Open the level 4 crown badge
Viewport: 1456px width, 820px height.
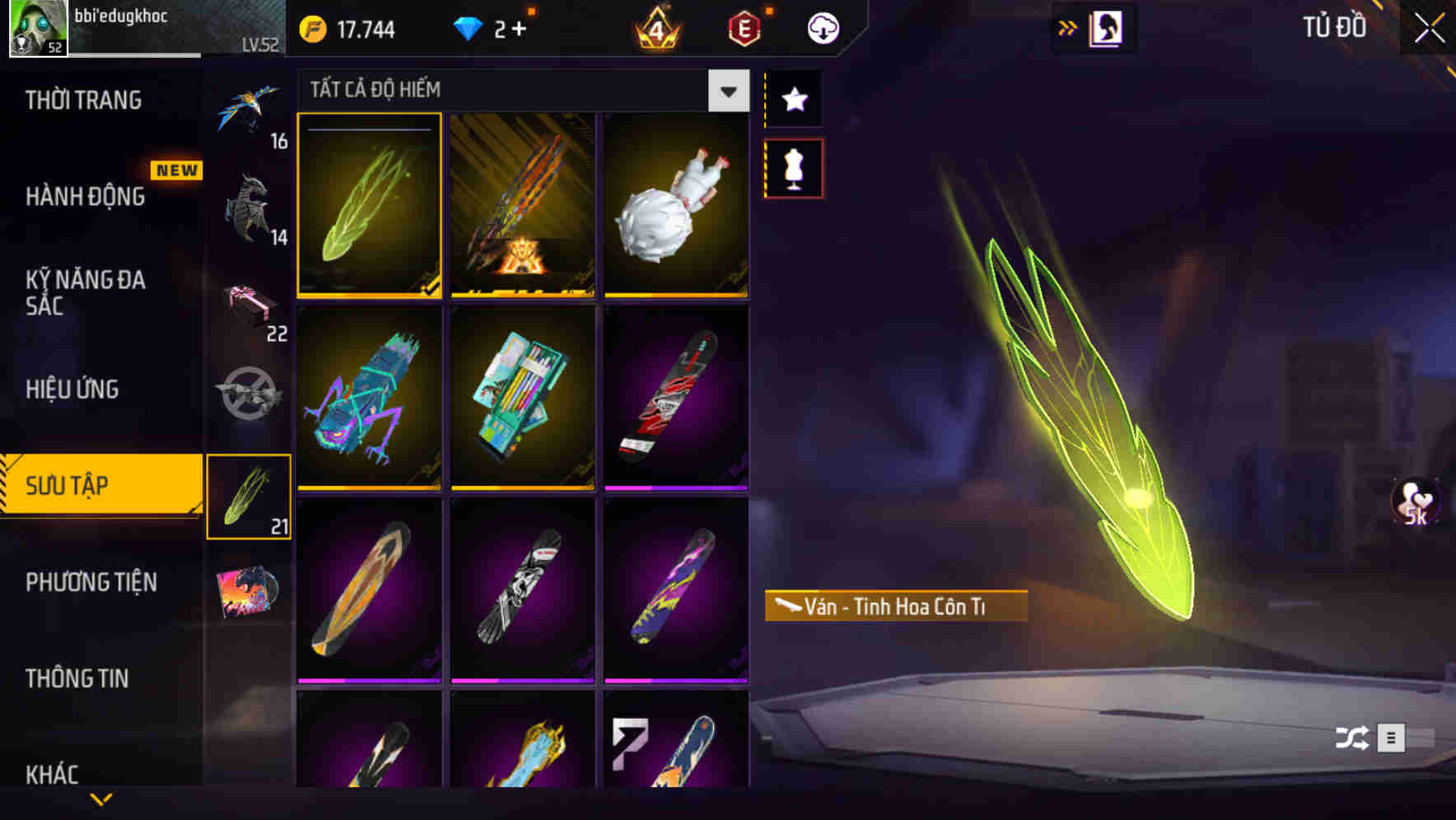(x=655, y=27)
